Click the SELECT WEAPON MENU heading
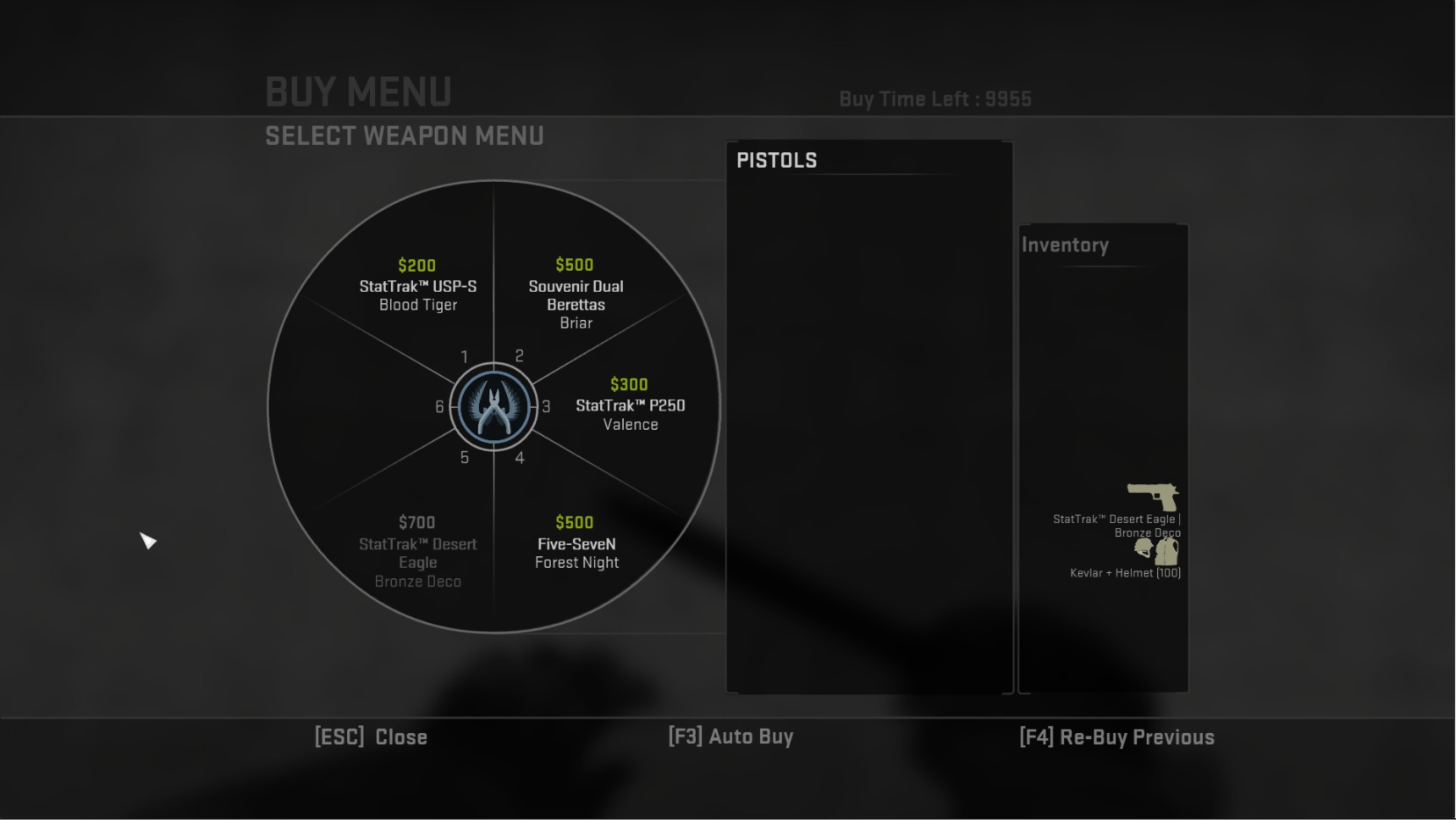Image resolution: width=1456 pixels, height=820 pixels. click(x=404, y=136)
